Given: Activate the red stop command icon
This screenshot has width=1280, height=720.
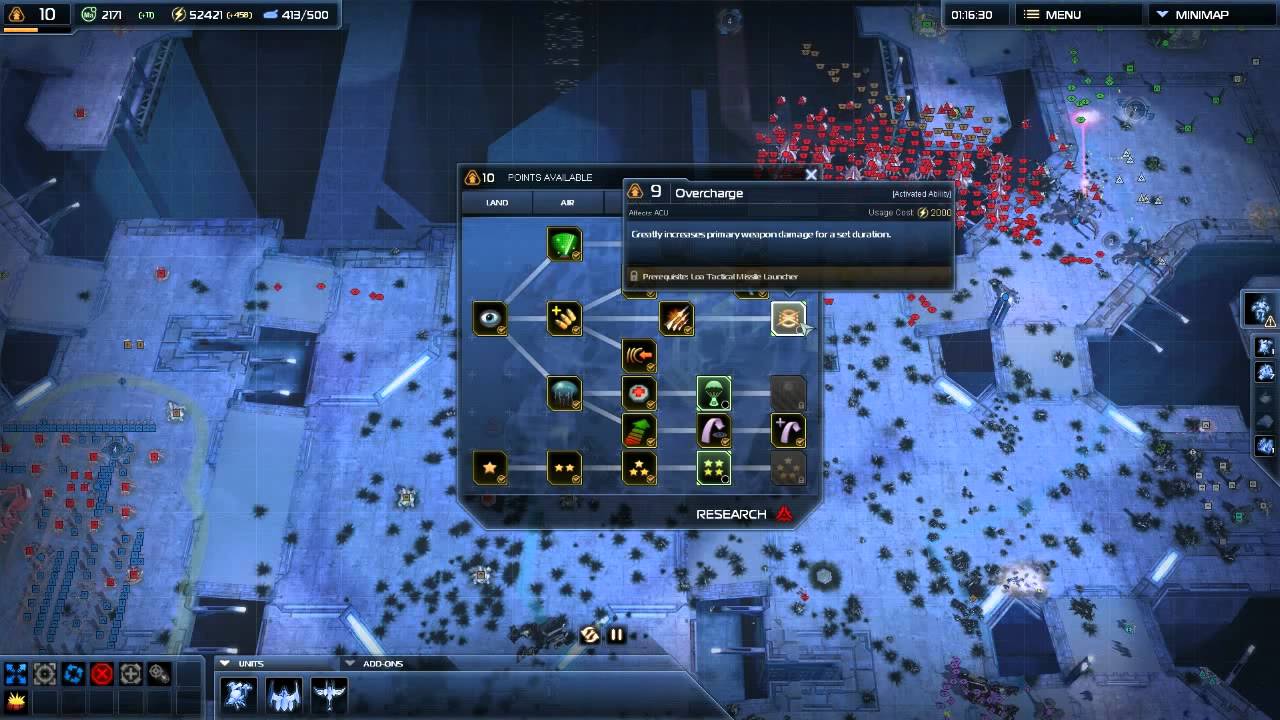Looking at the screenshot, I should click(101, 674).
